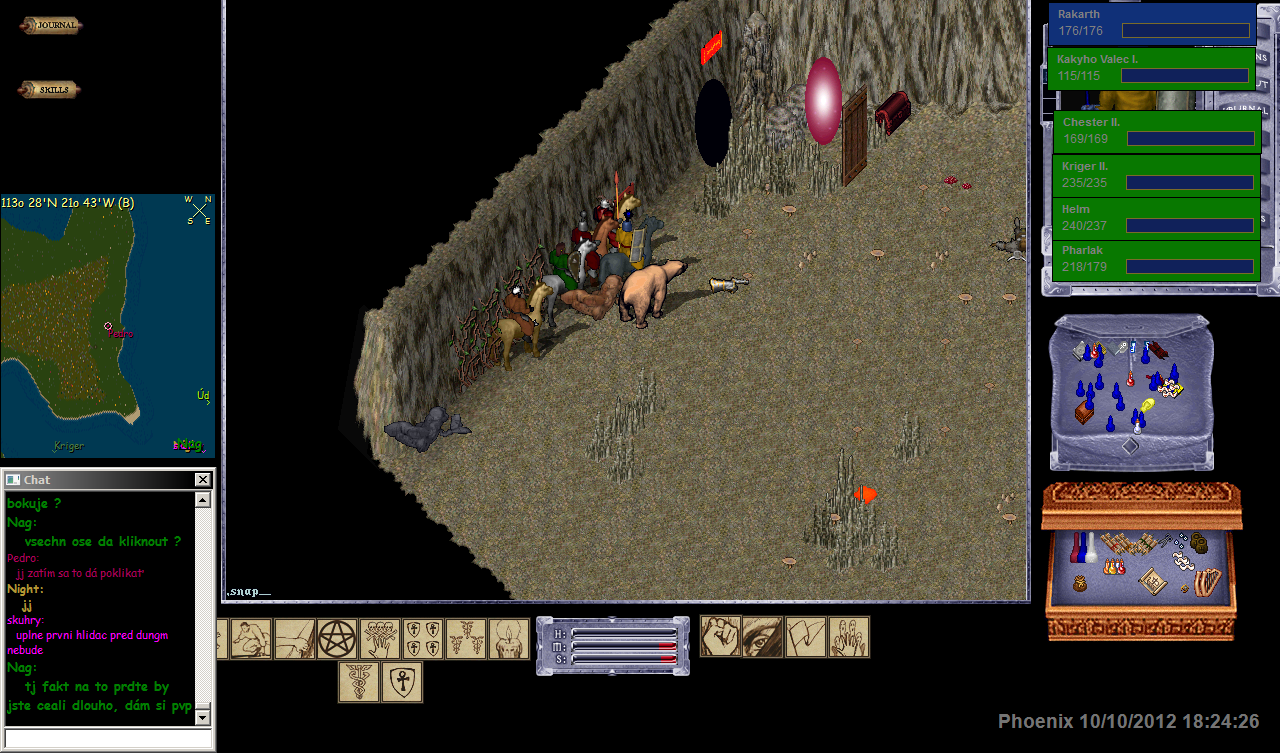The height and width of the screenshot is (753, 1280).
Task: Use the clenched fist skill icon
Action: (720, 637)
